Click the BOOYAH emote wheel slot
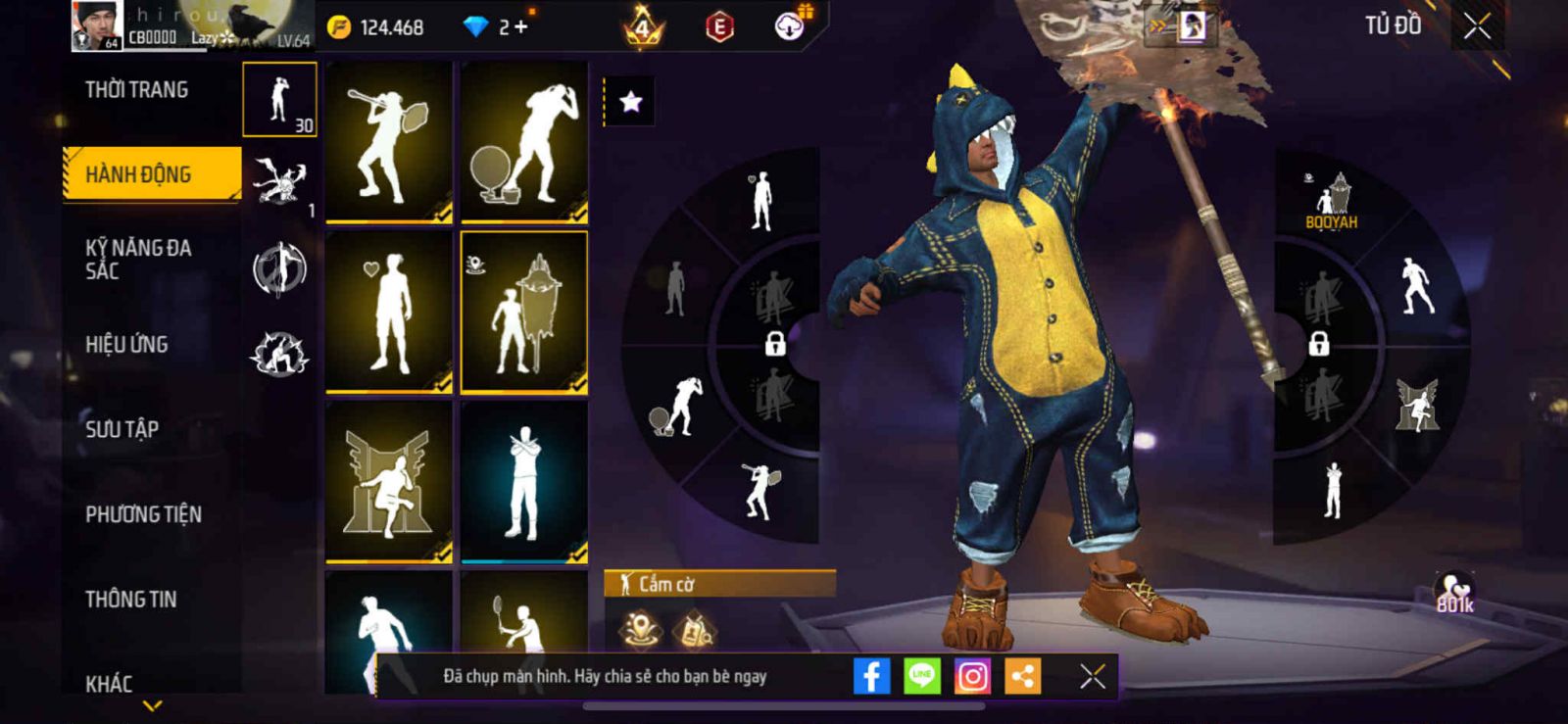The height and width of the screenshot is (724, 1568). [1332, 201]
